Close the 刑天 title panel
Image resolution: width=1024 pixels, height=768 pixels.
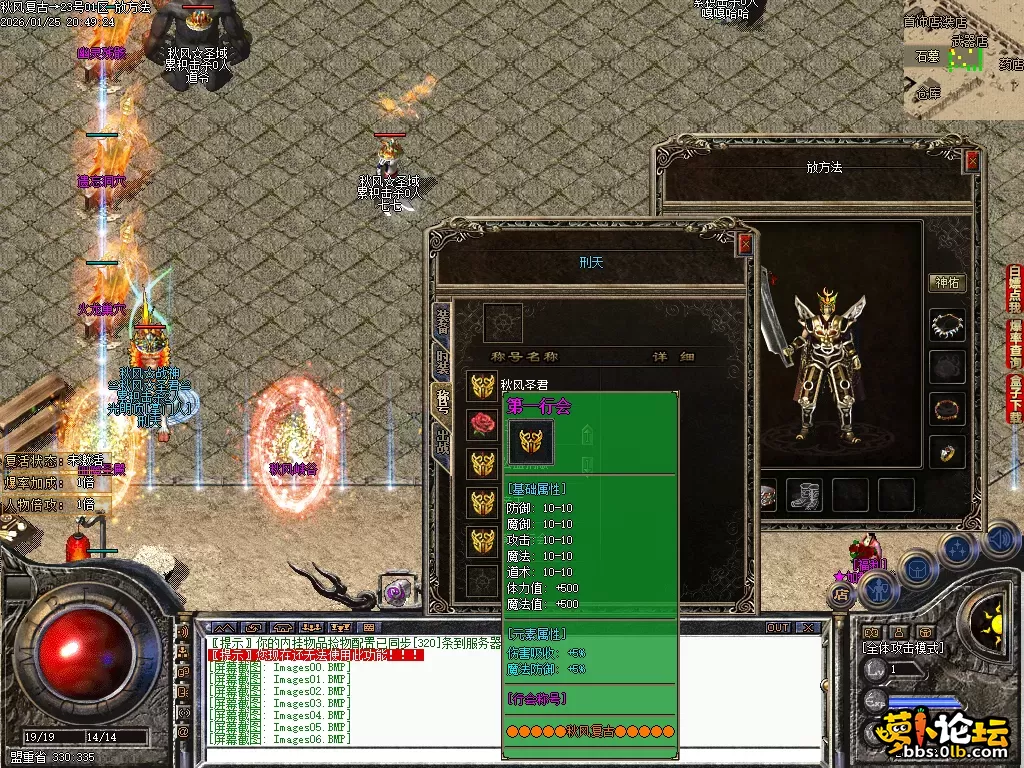coord(743,243)
